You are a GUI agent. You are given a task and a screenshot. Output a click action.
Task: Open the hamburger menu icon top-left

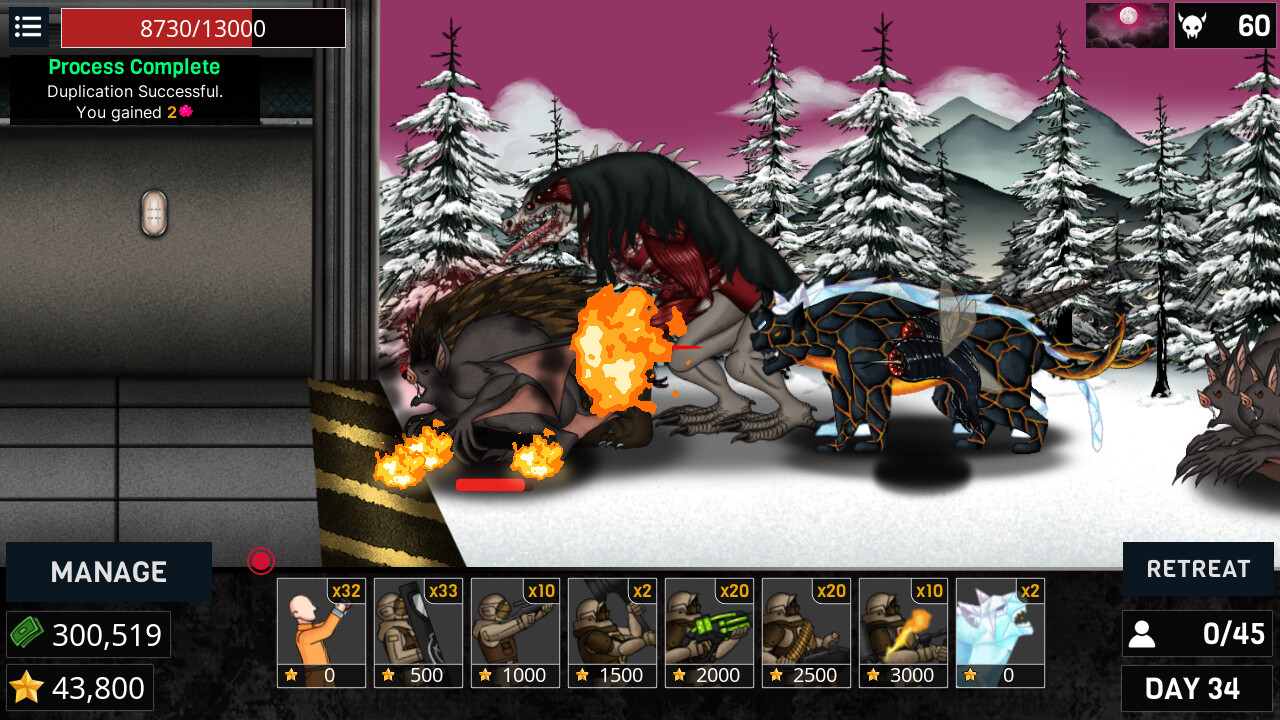click(x=28, y=27)
